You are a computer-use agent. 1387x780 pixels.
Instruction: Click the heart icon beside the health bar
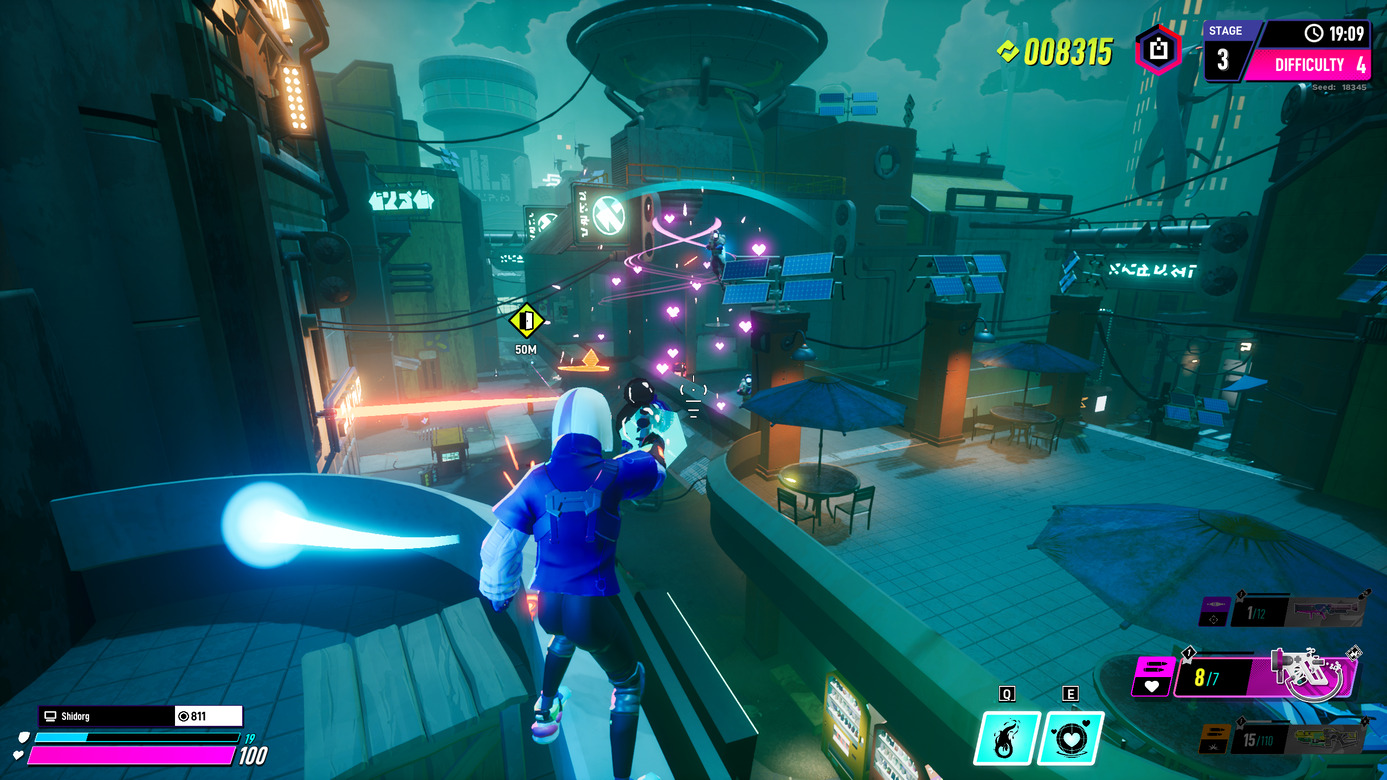point(17,753)
